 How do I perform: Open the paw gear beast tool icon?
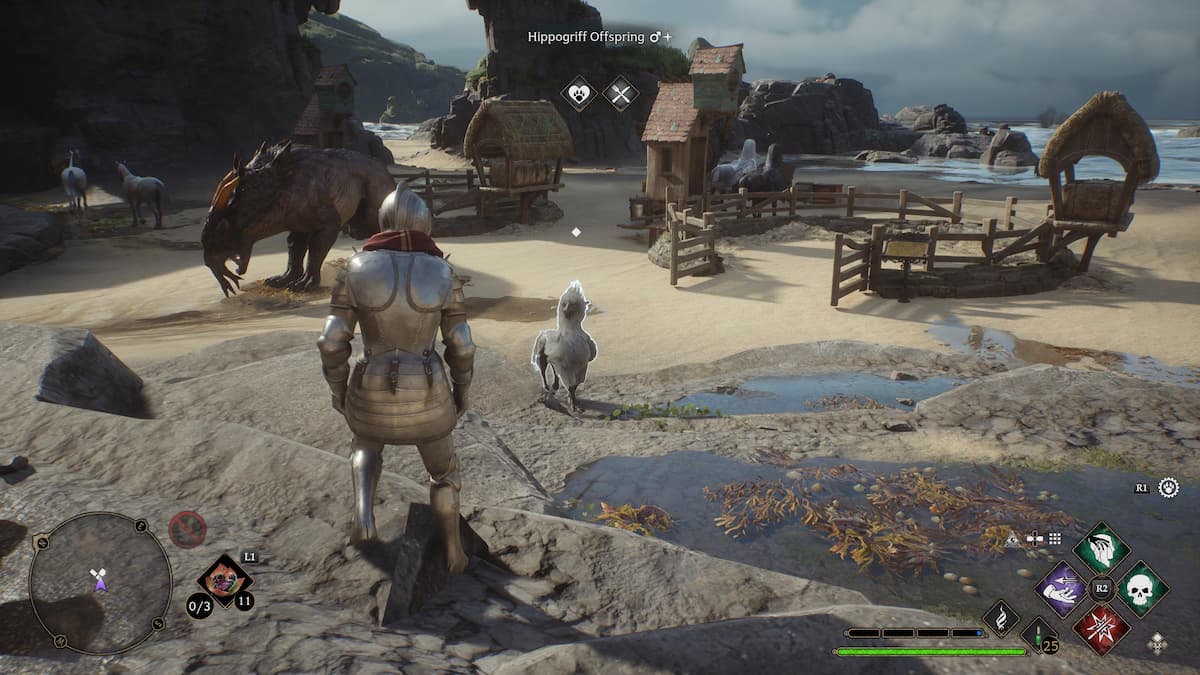coord(1168,488)
